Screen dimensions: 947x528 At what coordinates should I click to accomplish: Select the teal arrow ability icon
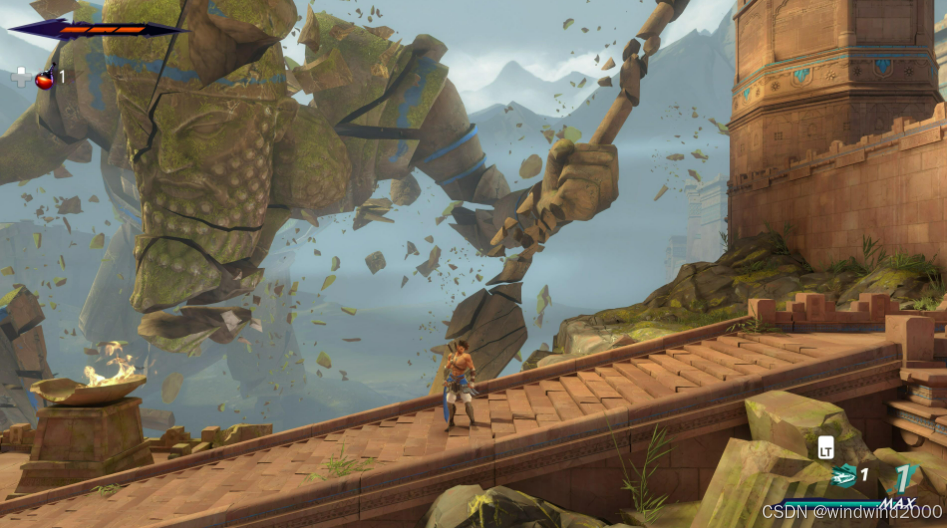point(845,475)
